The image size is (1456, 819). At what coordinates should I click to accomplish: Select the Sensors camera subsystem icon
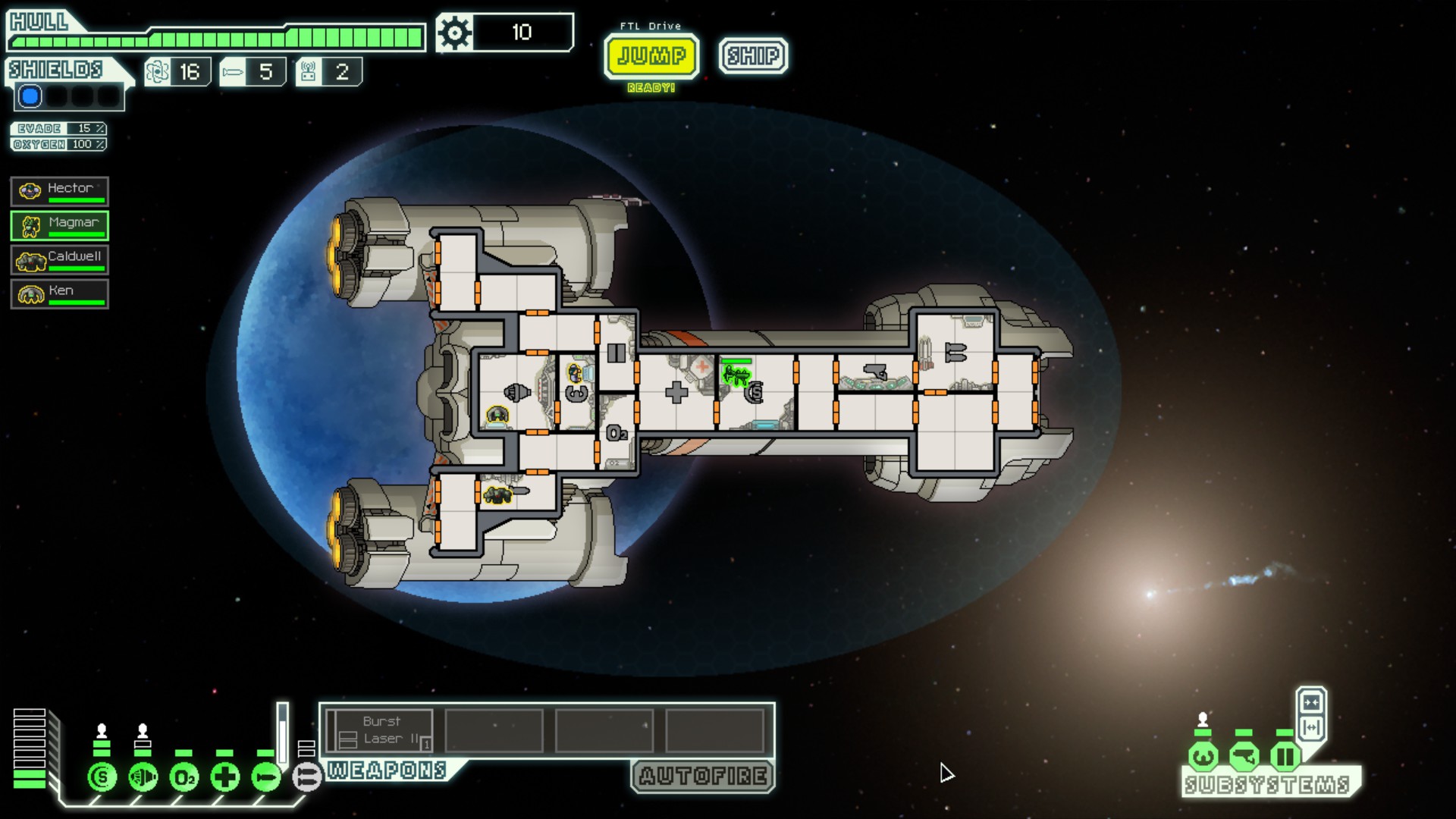point(1244,756)
